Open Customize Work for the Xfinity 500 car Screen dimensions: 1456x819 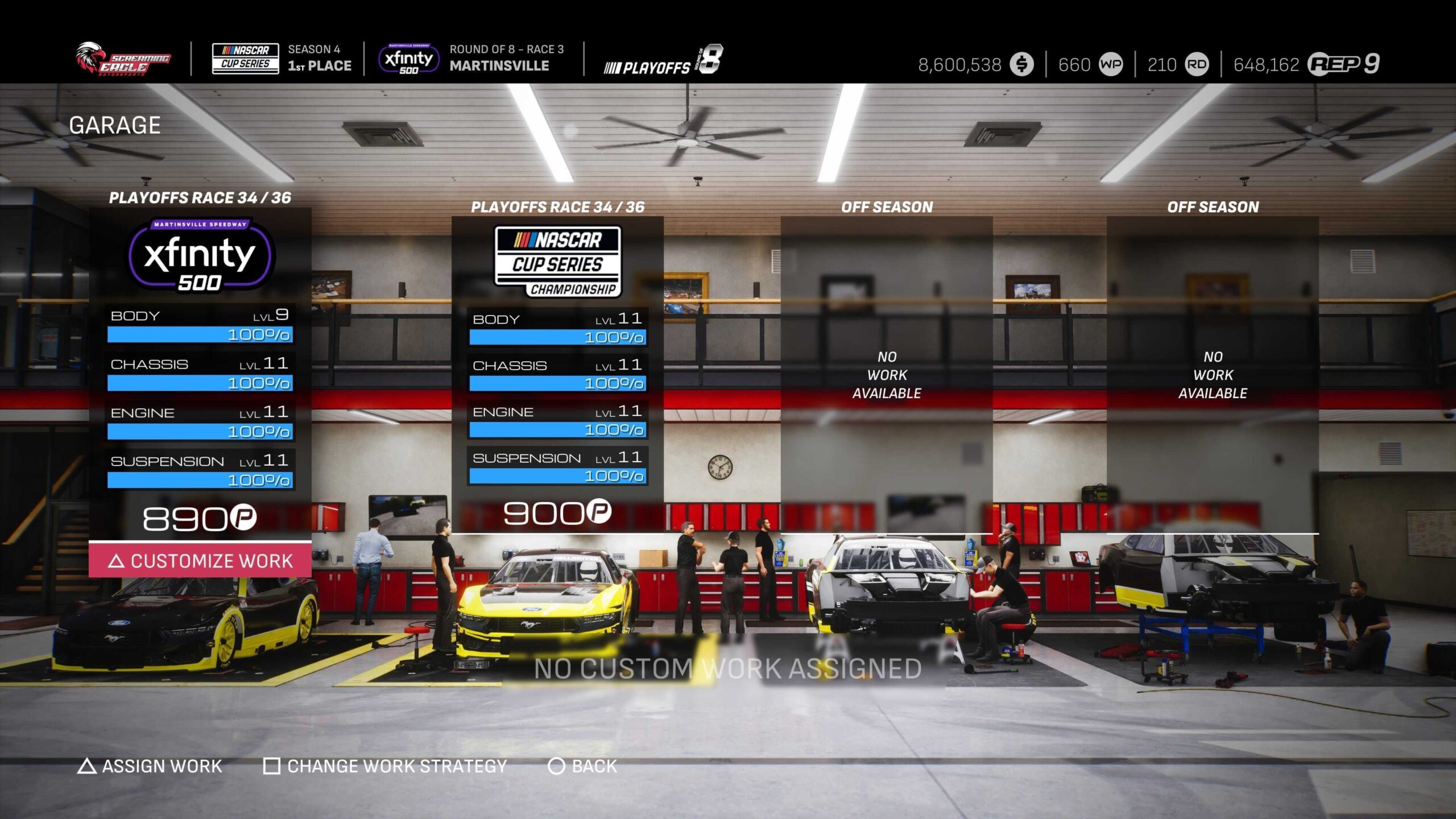pyautogui.click(x=200, y=561)
